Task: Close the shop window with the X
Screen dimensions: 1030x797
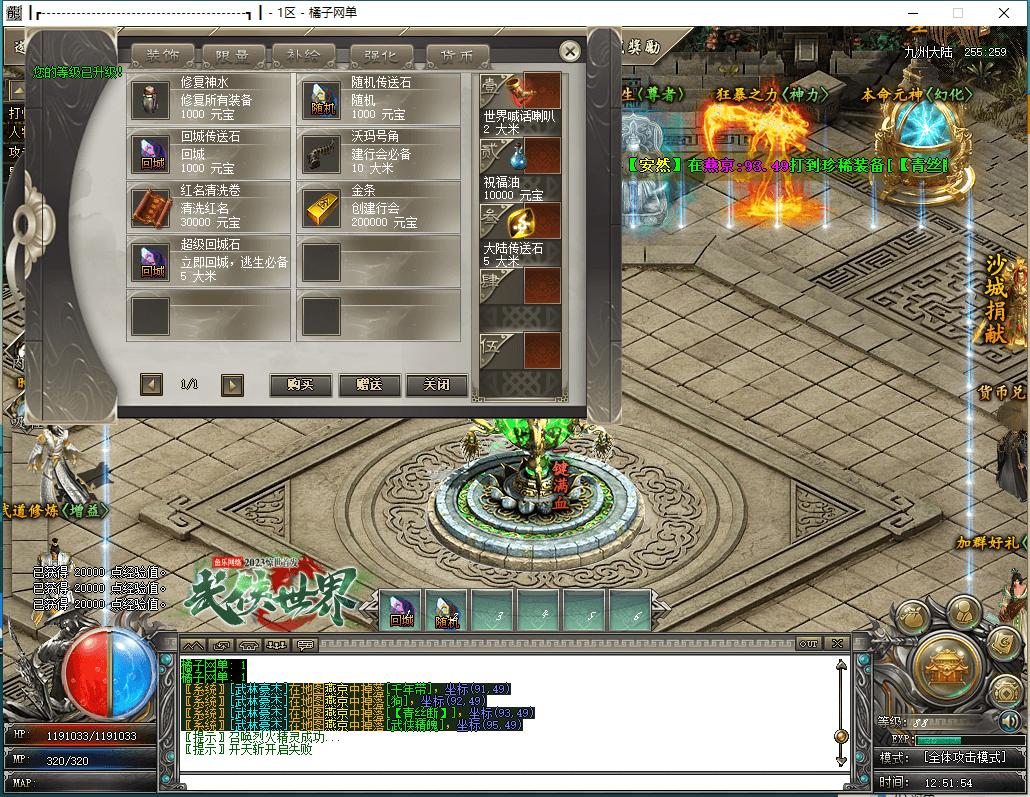Action: (x=570, y=51)
